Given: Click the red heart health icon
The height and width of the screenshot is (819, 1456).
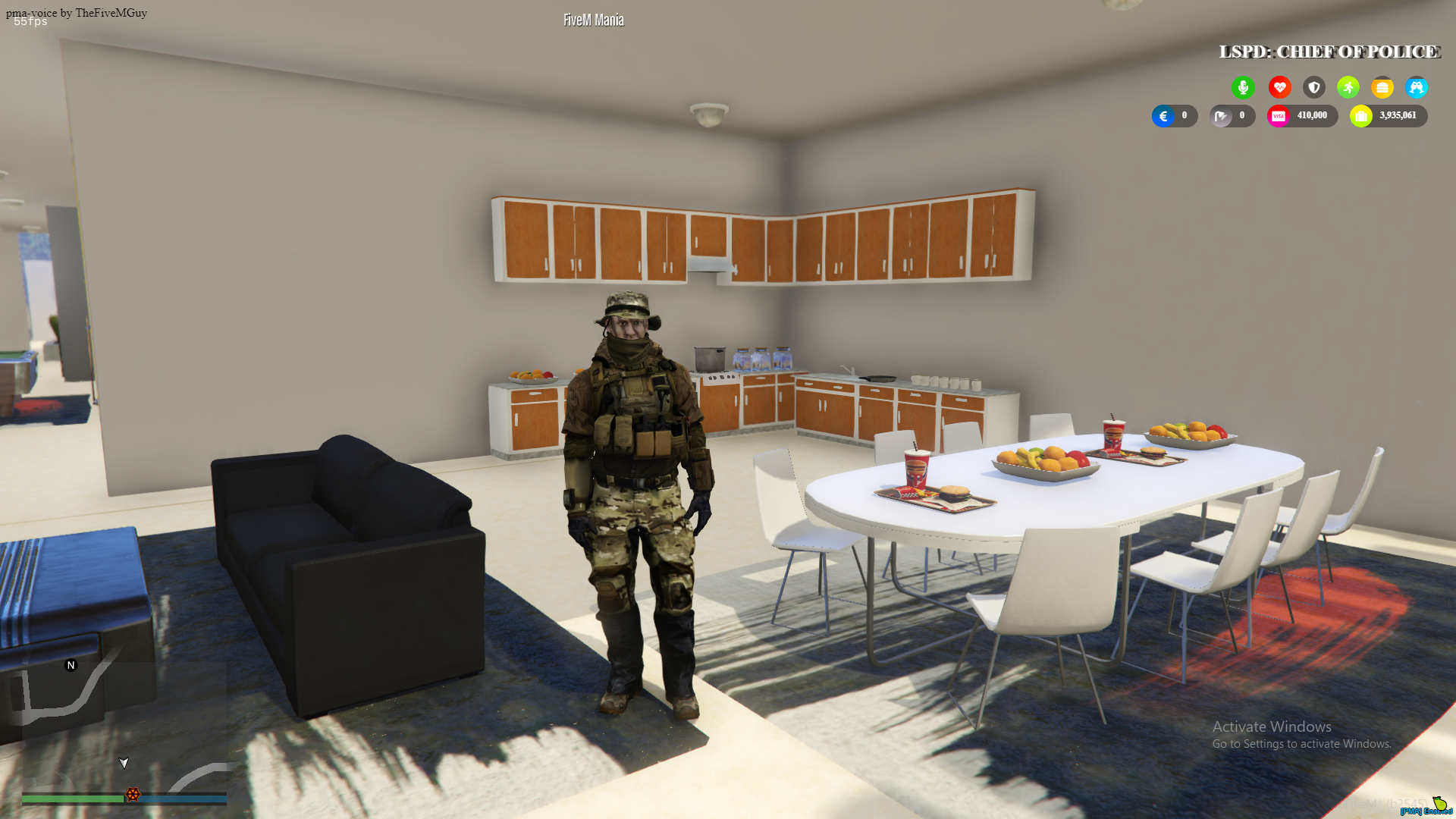Looking at the screenshot, I should pyautogui.click(x=1279, y=87).
